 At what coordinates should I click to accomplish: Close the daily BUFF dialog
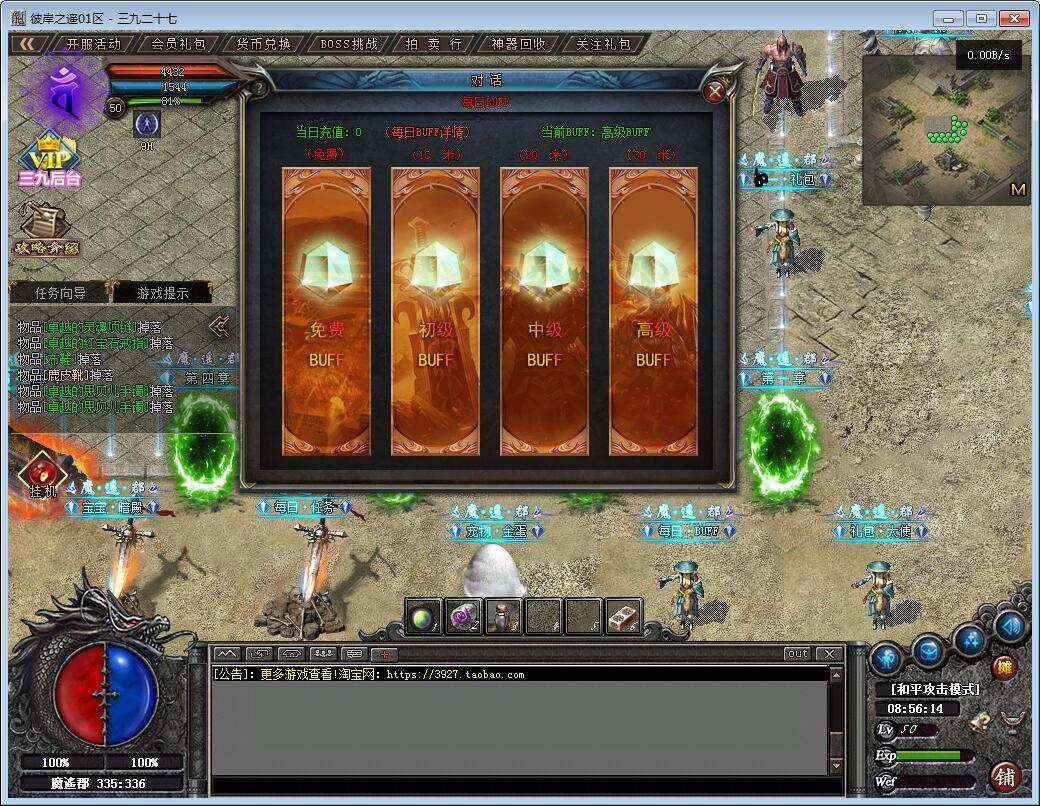tap(715, 93)
